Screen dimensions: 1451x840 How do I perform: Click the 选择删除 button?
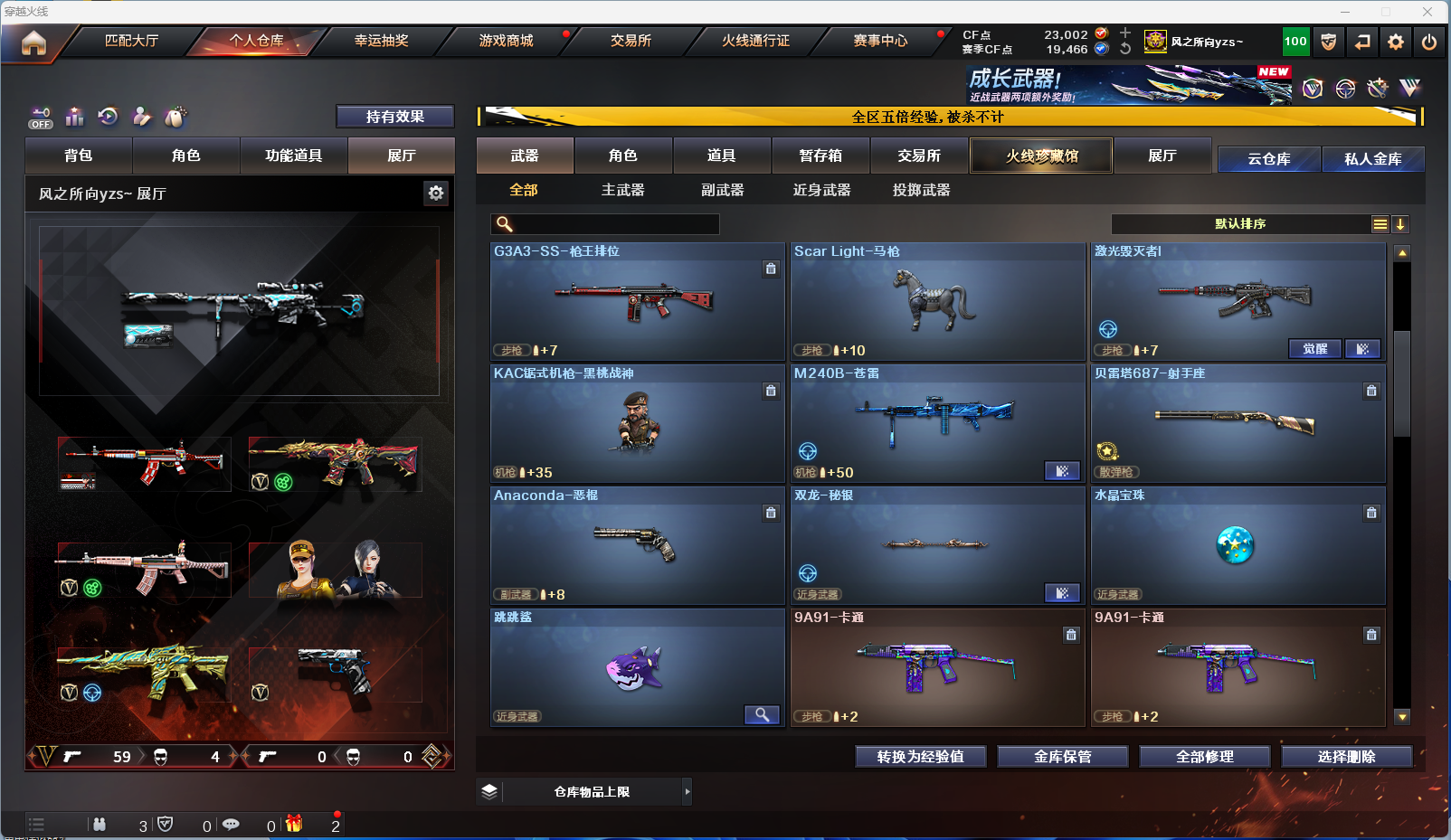click(x=1346, y=757)
